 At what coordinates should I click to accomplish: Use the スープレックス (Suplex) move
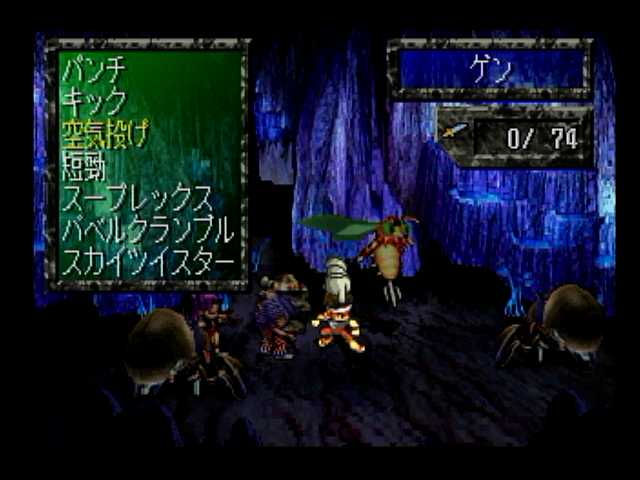click(x=137, y=198)
